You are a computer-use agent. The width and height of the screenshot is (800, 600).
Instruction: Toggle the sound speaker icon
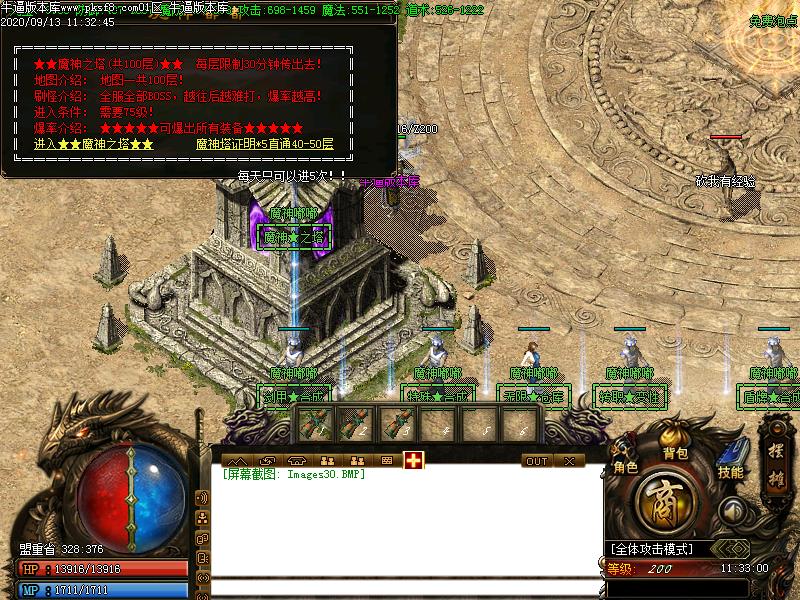click(x=735, y=510)
